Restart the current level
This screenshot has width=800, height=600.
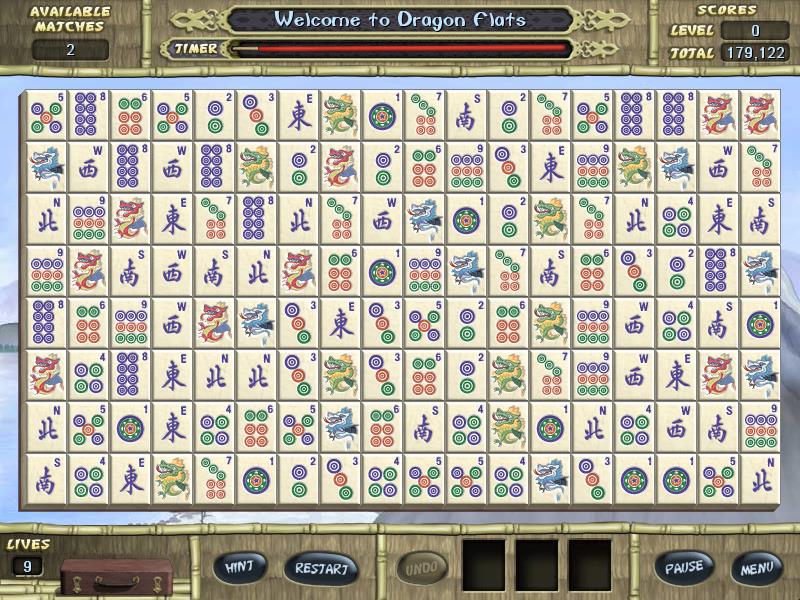[321, 568]
